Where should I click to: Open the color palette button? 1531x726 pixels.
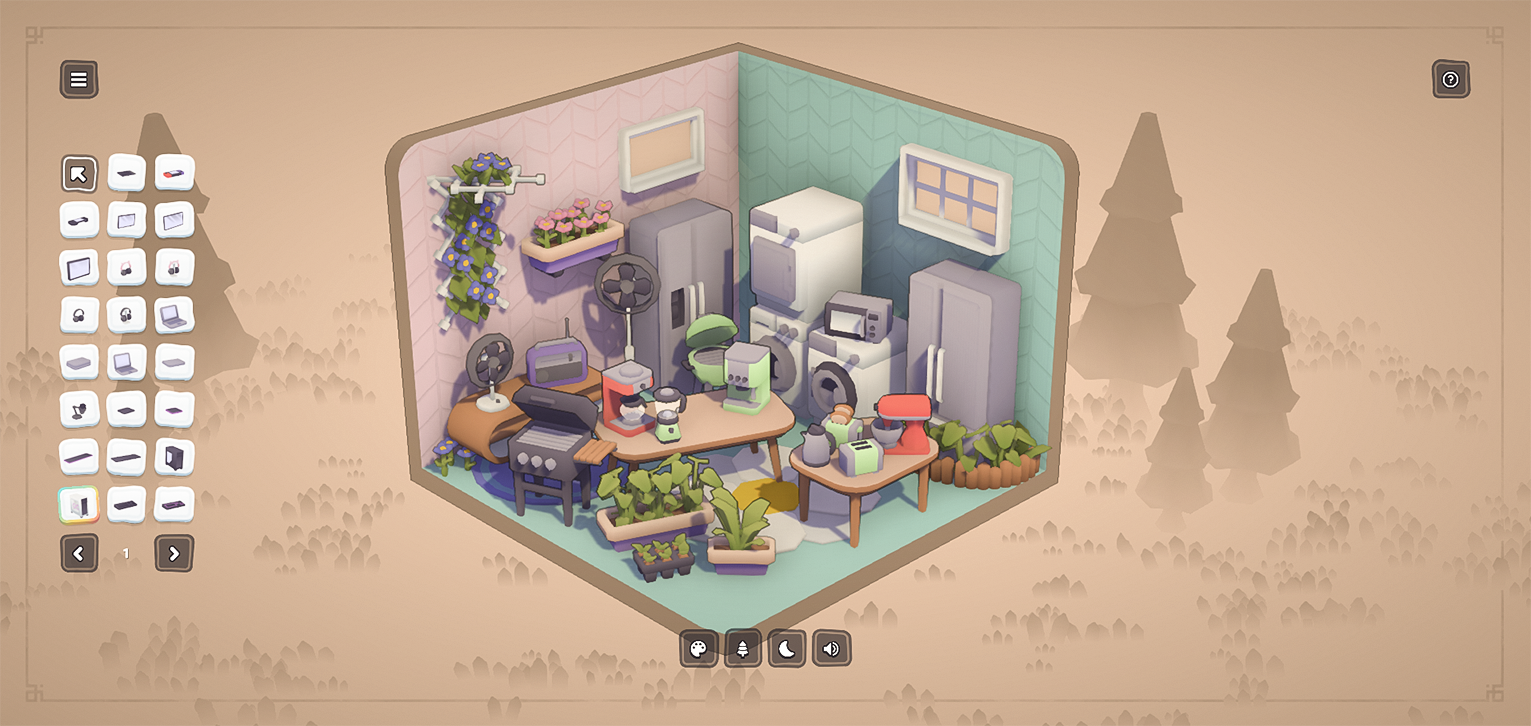coord(699,649)
